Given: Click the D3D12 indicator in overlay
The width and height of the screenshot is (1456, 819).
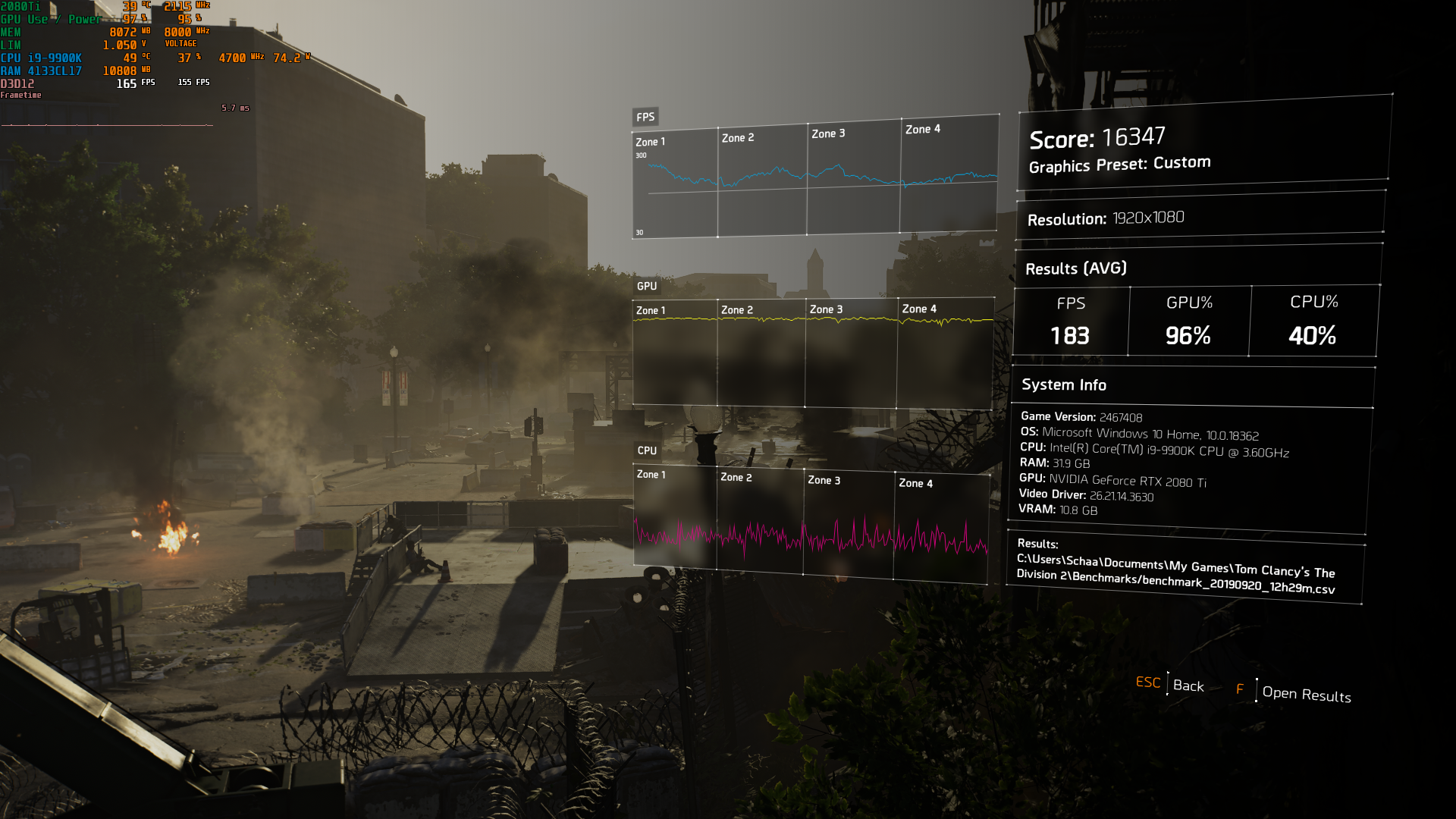Looking at the screenshot, I should tap(17, 82).
